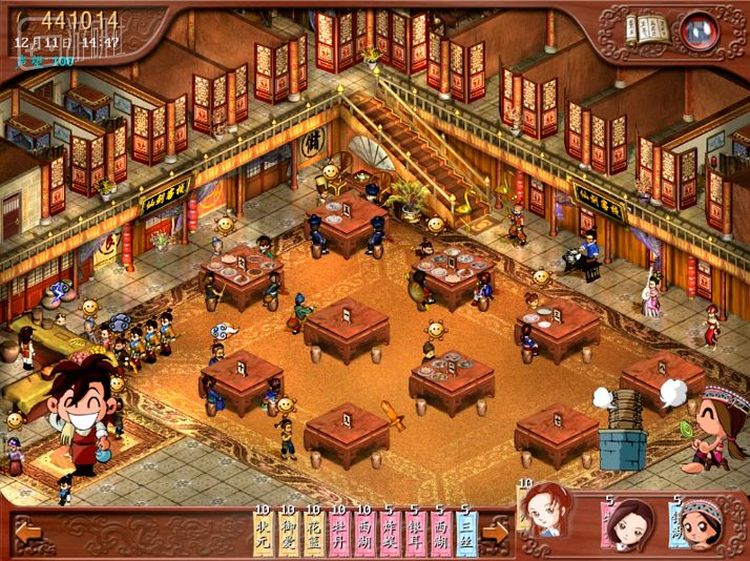Viewport: 750px width, 561px height.
Task: Pick the 花篮 dish card
Action: [x=313, y=532]
